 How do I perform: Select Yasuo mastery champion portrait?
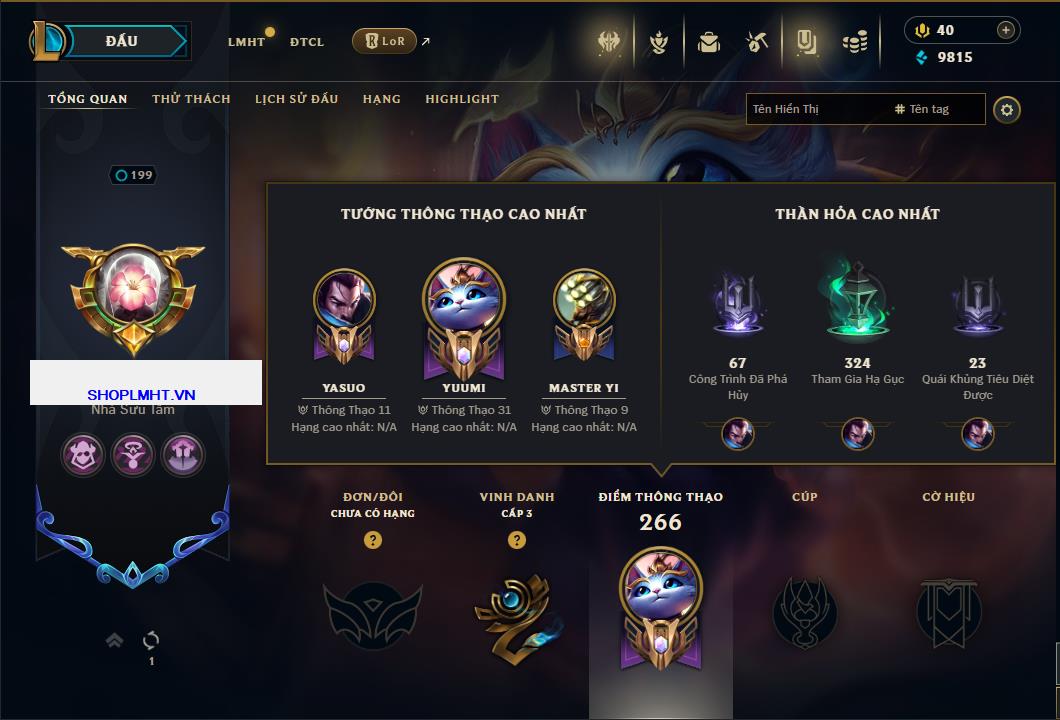344,300
